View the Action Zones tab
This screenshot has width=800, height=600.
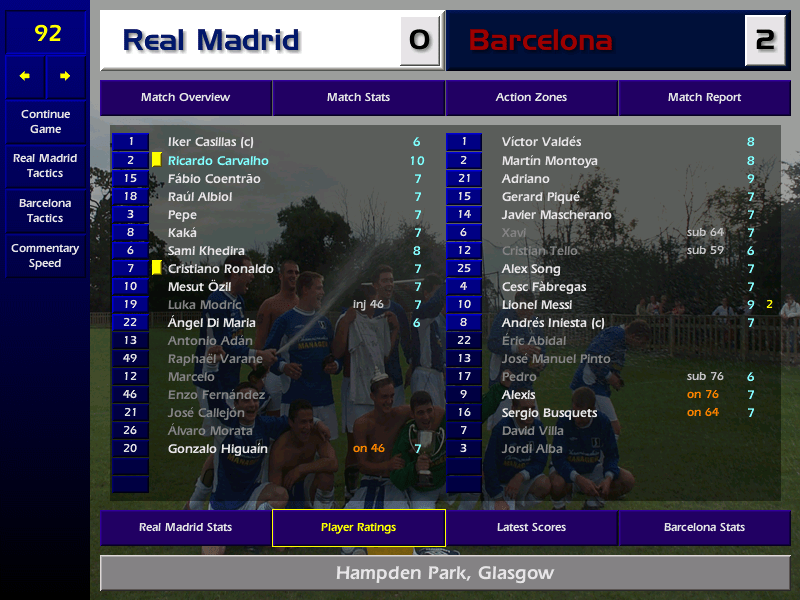pos(531,98)
